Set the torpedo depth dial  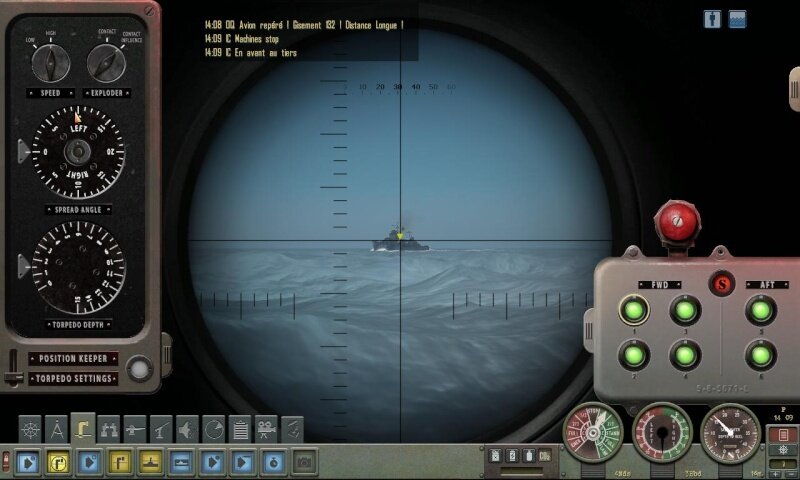[x=78, y=268]
